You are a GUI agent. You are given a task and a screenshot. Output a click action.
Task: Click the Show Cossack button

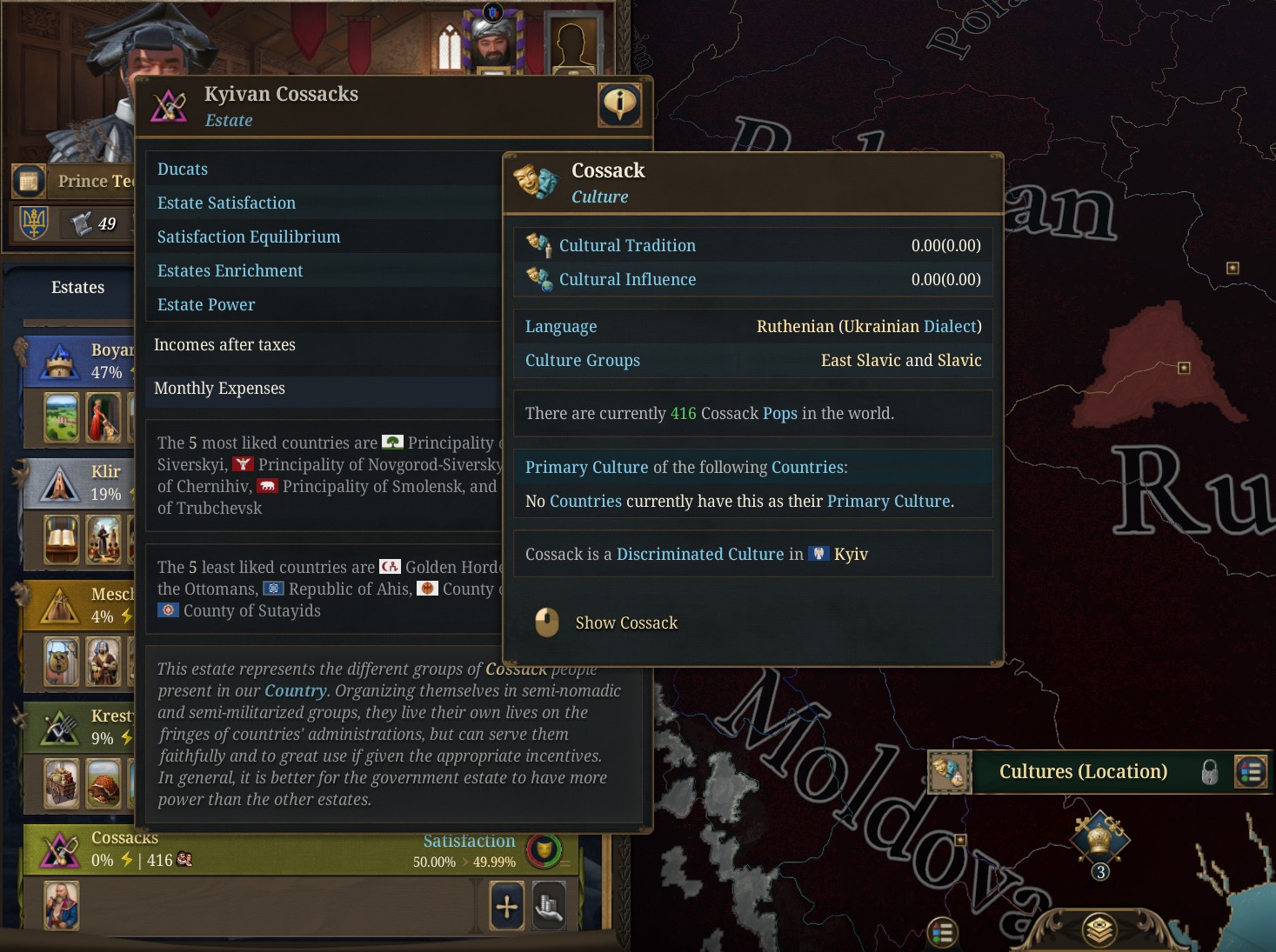click(x=625, y=622)
